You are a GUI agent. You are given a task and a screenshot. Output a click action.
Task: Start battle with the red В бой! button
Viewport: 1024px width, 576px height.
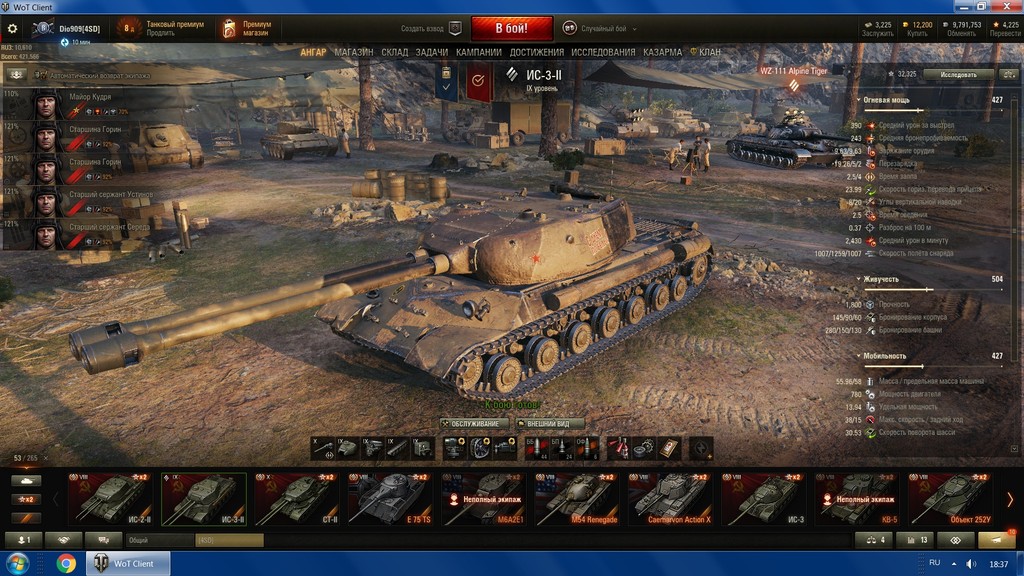point(512,28)
